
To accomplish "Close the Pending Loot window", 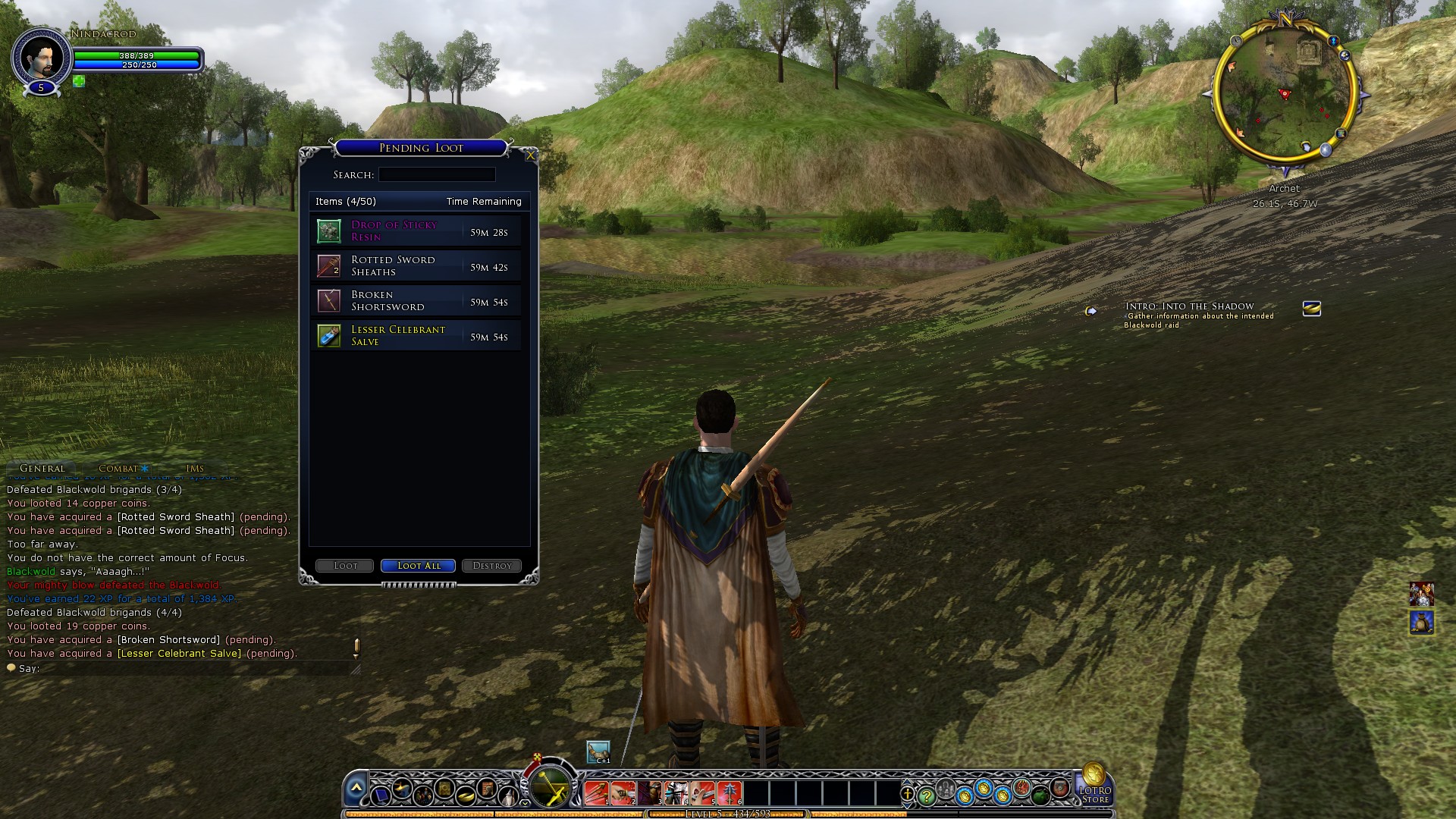I will pyautogui.click(x=530, y=155).
